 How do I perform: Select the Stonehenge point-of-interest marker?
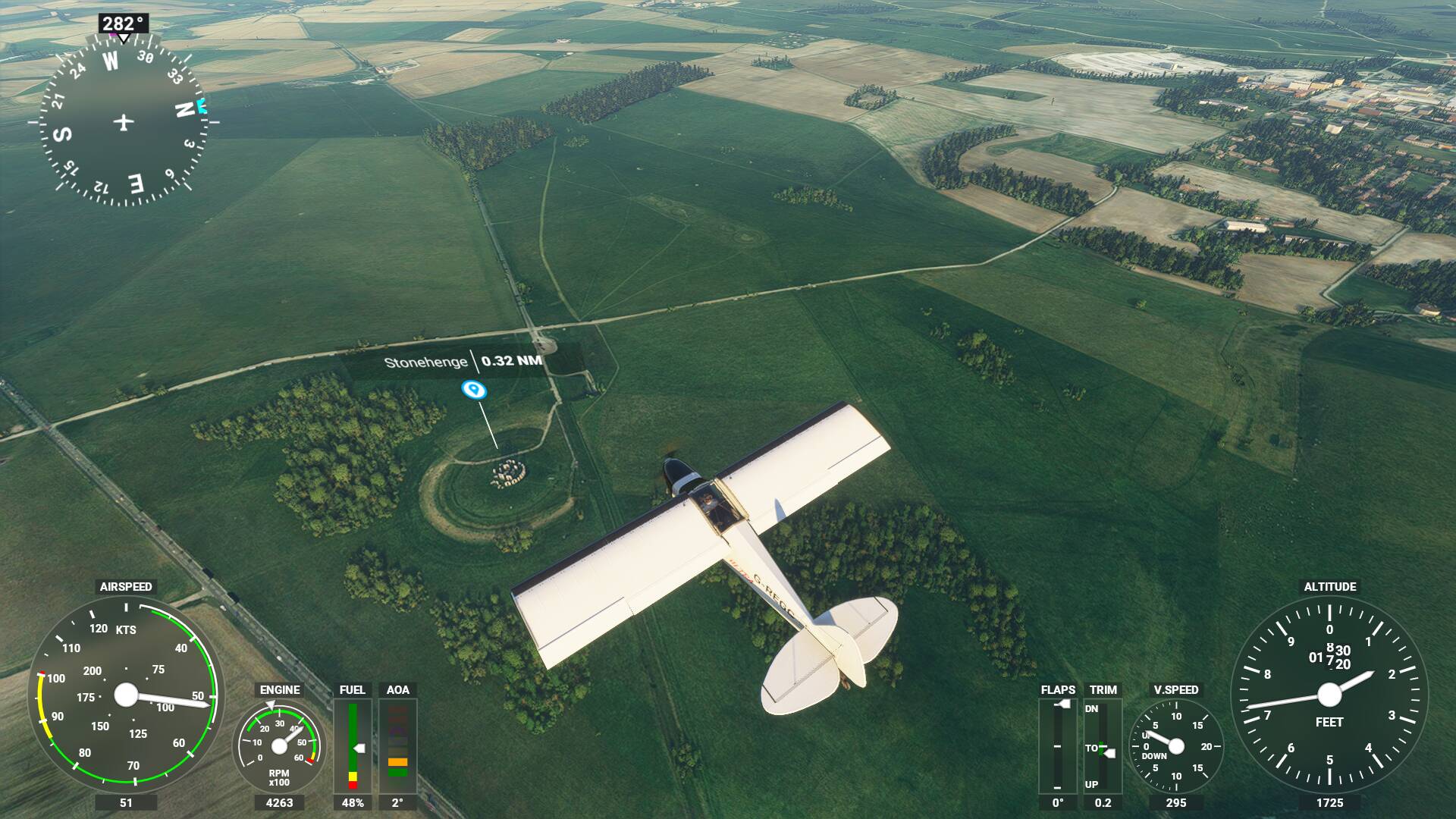click(x=474, y=391)
